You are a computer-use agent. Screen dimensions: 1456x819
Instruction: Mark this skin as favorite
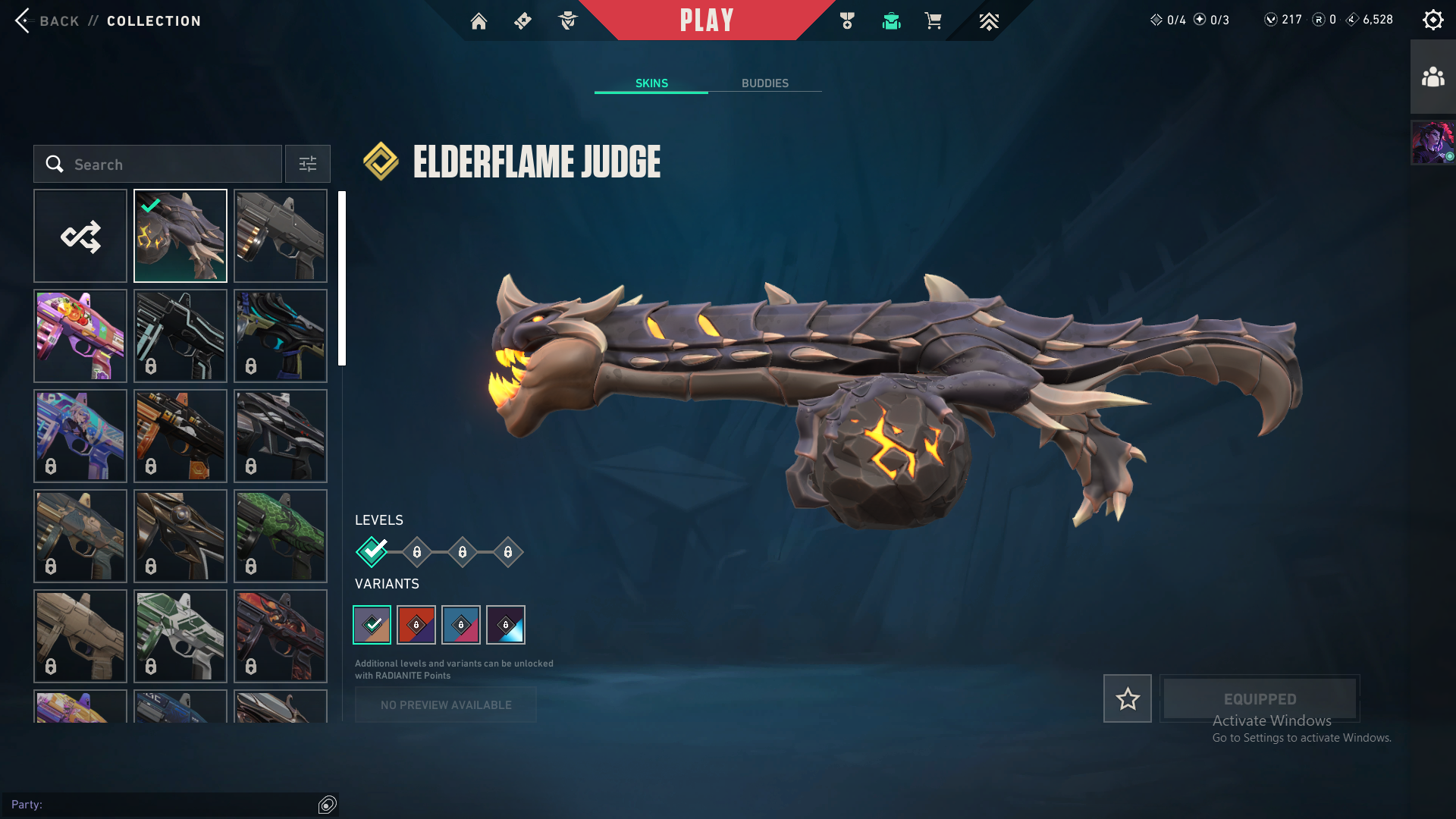pos(1127,698)
